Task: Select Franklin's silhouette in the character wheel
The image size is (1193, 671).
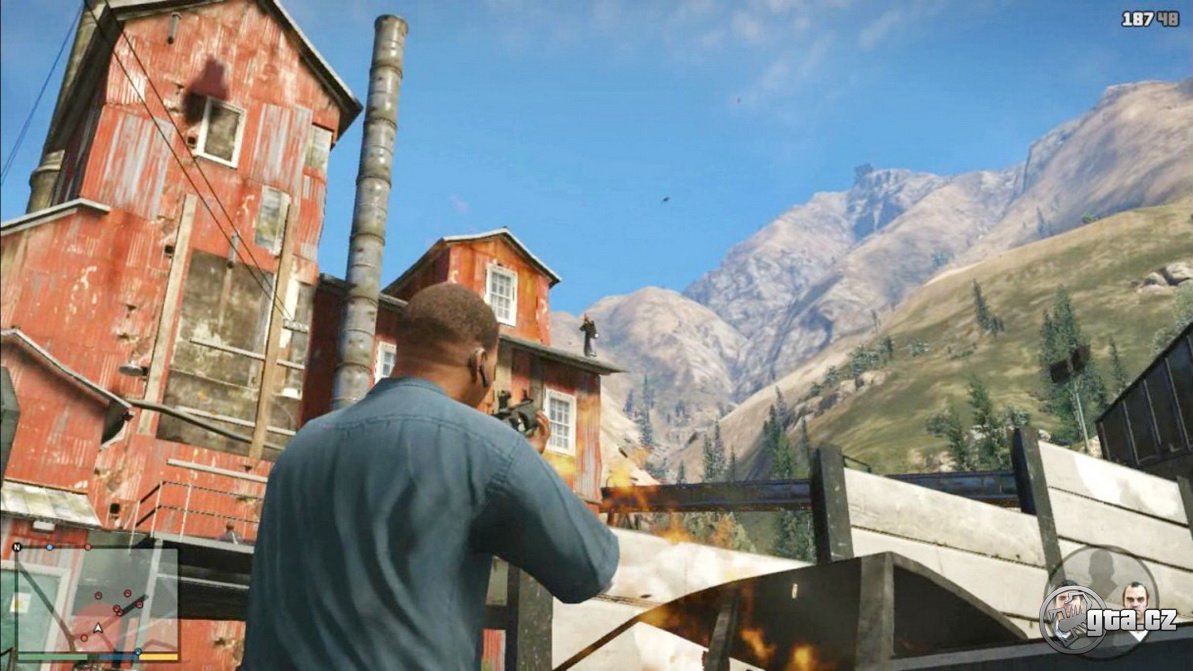Action: (1100, 572)
